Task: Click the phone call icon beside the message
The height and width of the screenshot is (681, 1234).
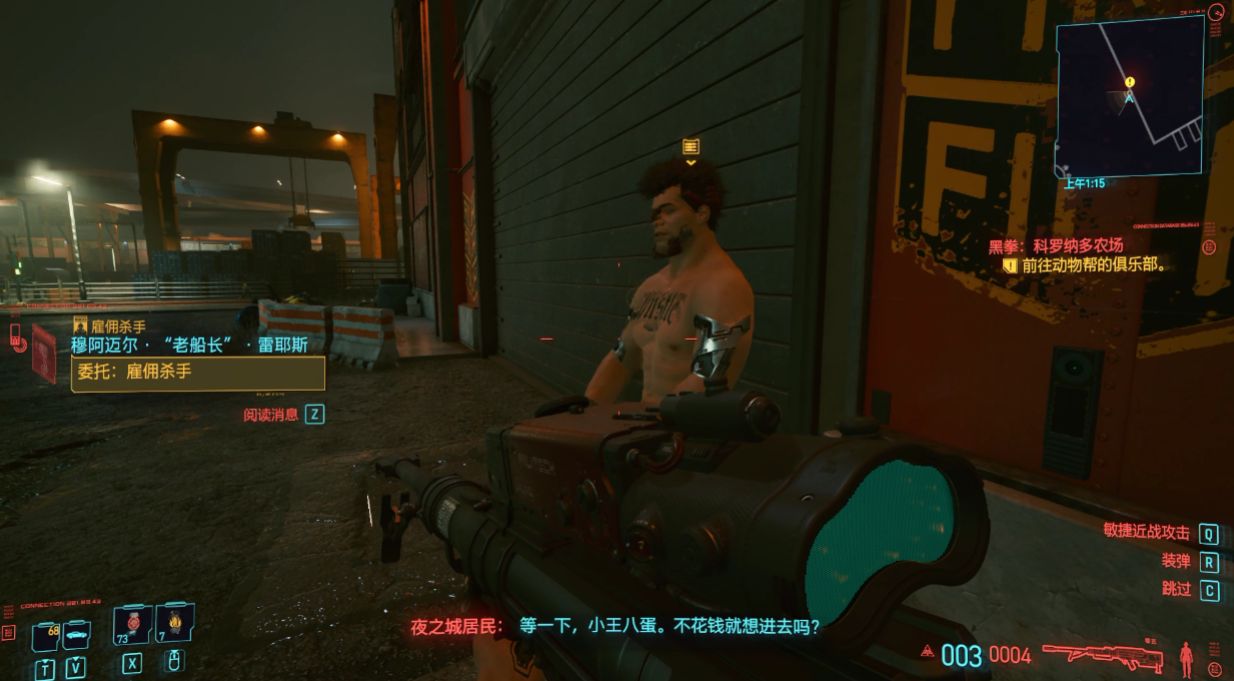Action: tap(17, 336)
